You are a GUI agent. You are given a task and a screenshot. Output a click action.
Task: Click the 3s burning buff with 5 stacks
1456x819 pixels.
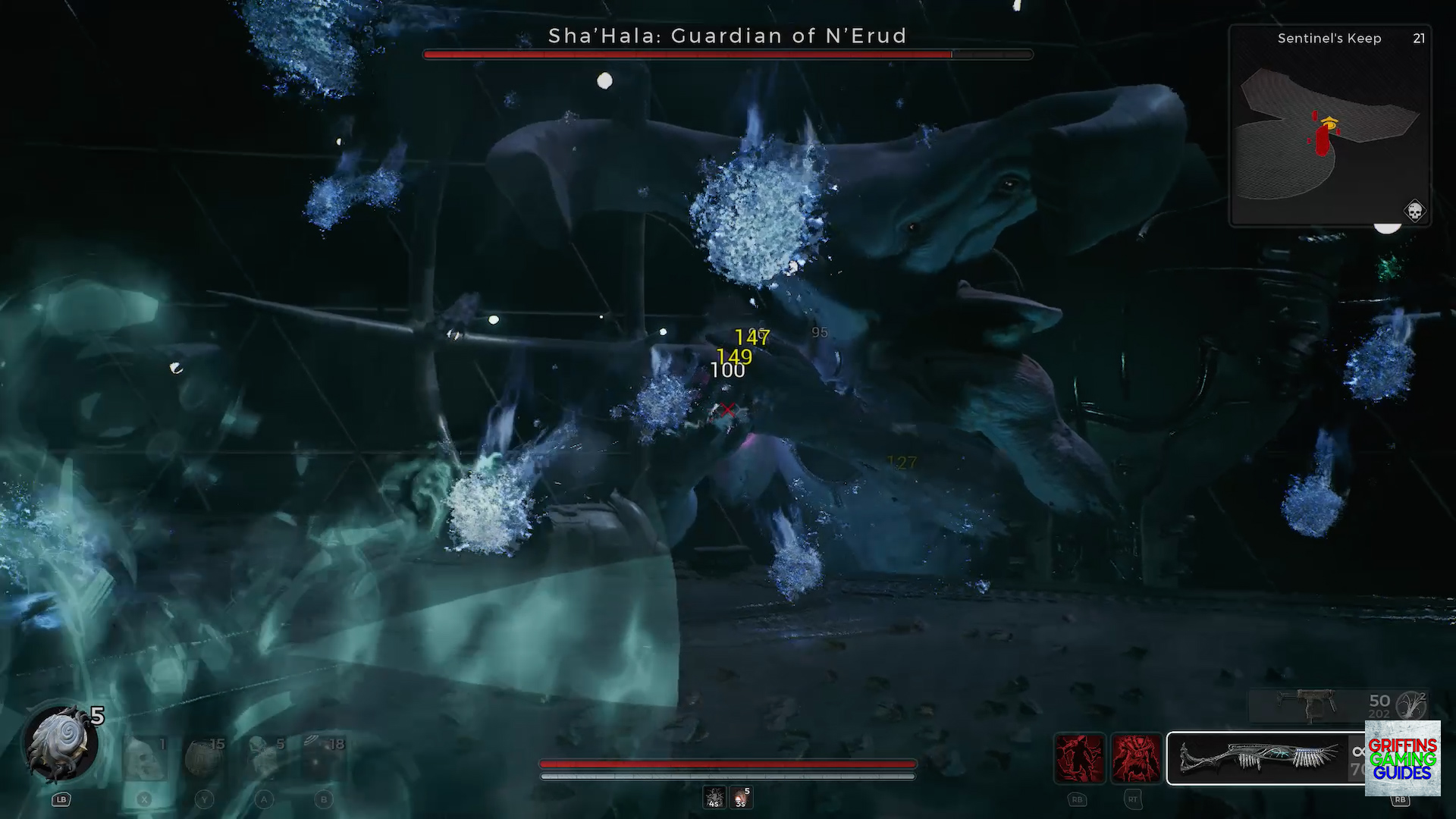(x=741, y=796)
